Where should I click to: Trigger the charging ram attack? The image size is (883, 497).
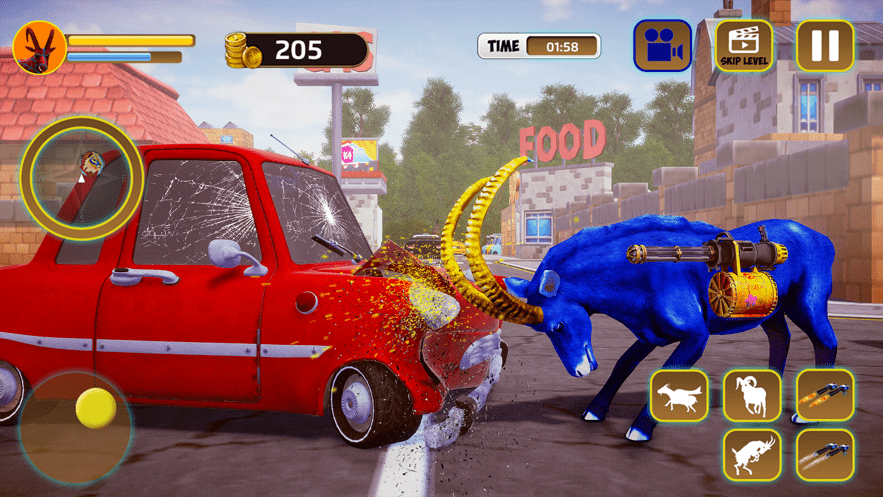pos(752,395)
